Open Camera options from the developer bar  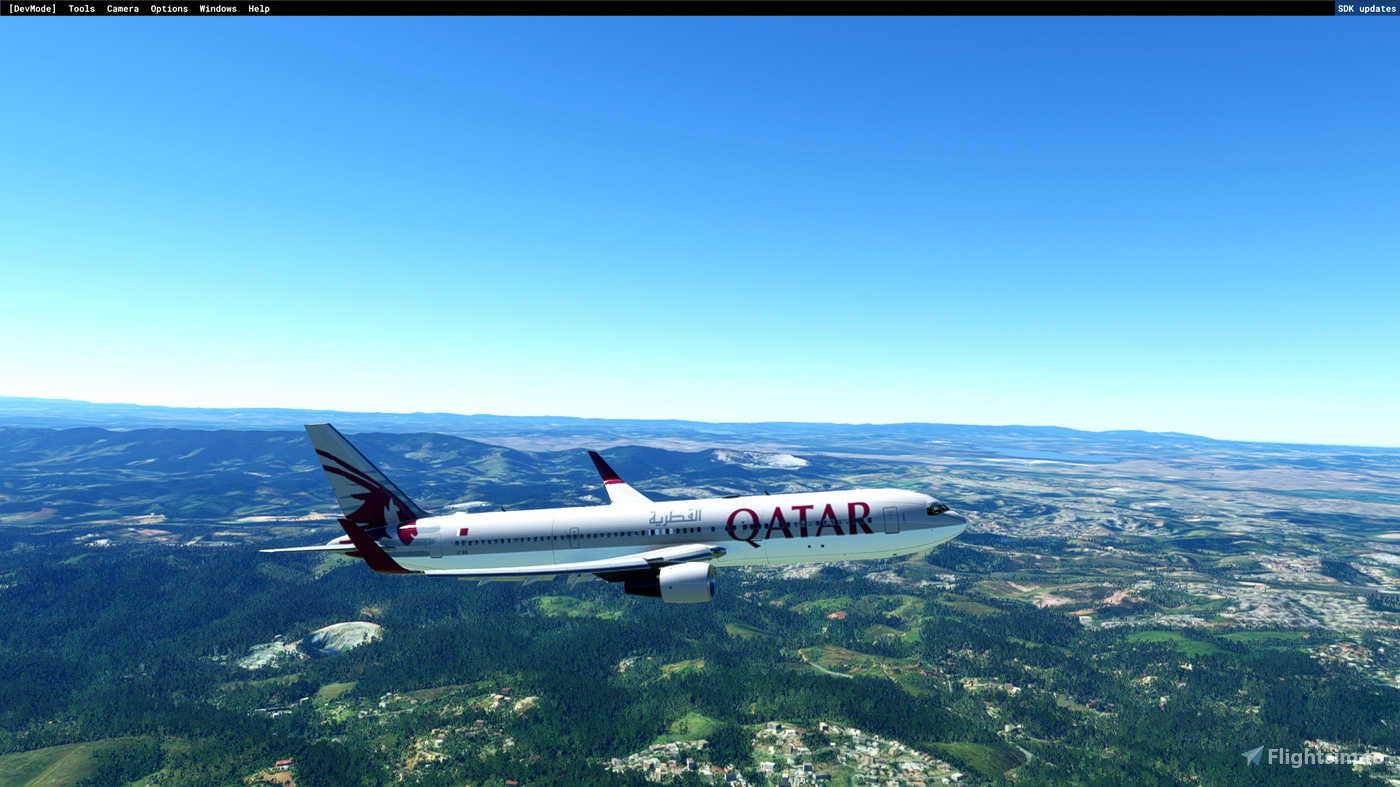point(122,7)
